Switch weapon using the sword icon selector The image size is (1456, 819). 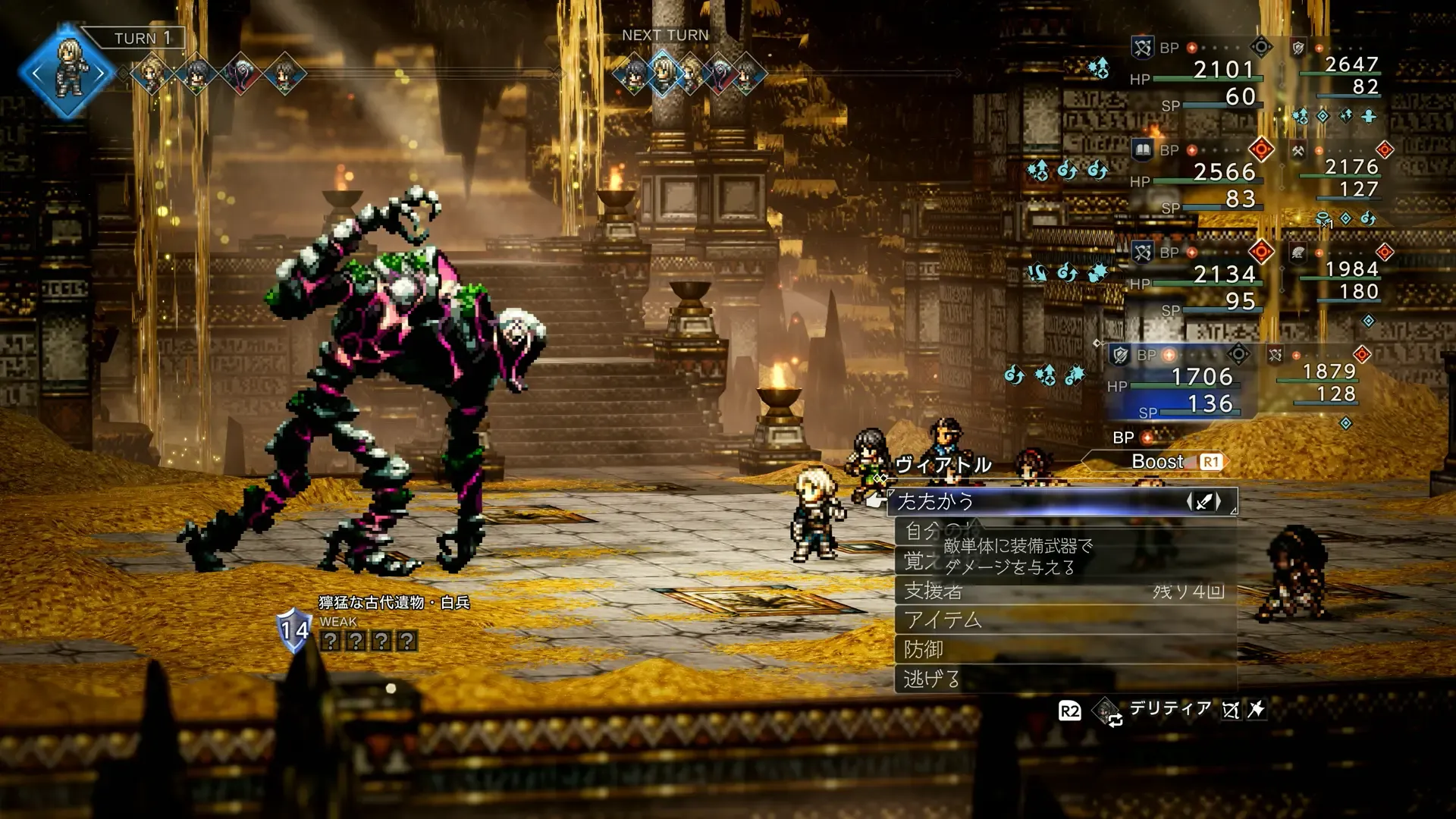(1204, 501)
